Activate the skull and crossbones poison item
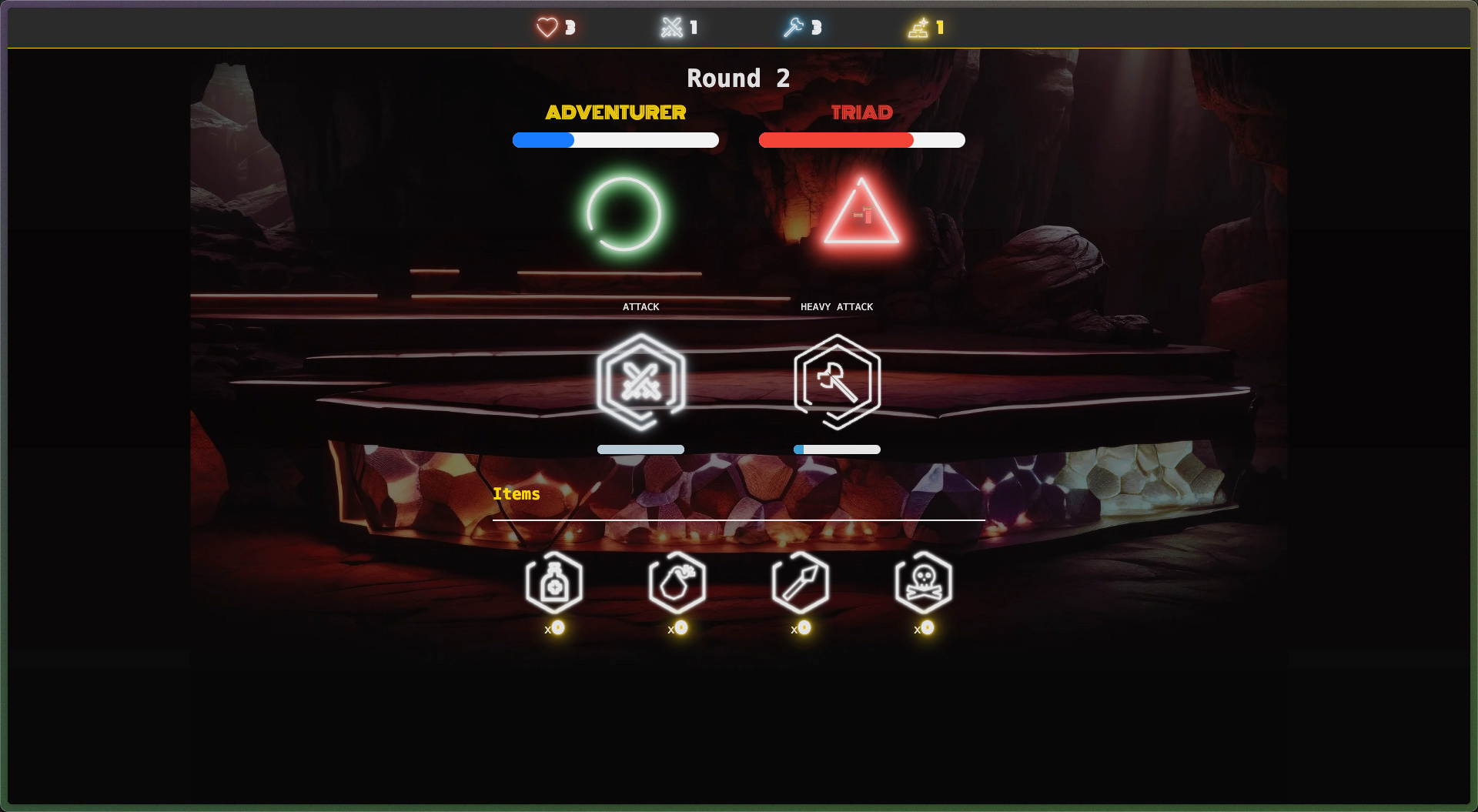This screenshot has height=812, width=1478. 924,583
